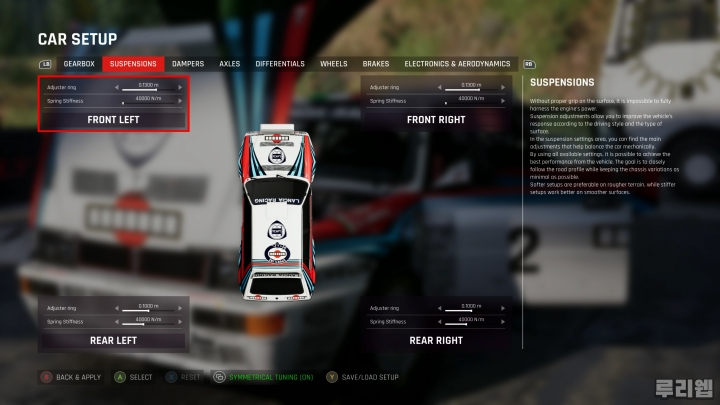Choose the Rear Left suspension panel
This screenshot has width=720, height=405.
(113, 340)
